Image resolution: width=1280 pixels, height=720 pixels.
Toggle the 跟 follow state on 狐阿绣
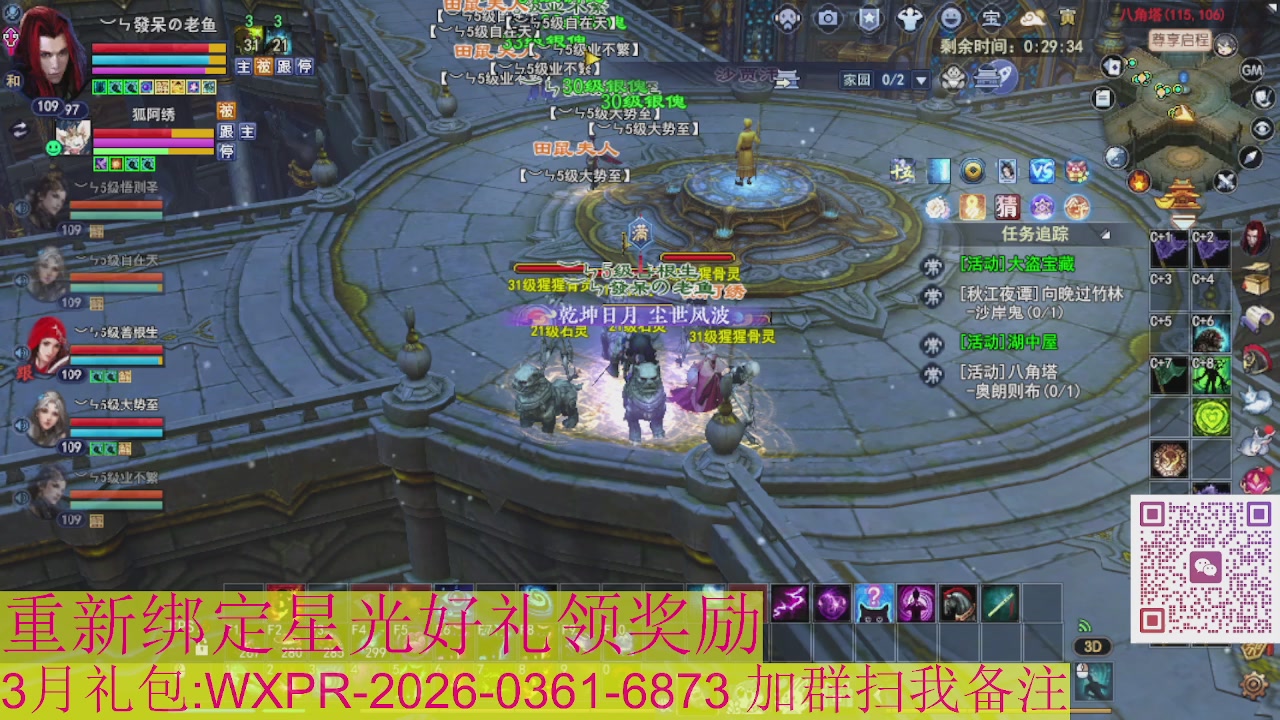point(225,130)
